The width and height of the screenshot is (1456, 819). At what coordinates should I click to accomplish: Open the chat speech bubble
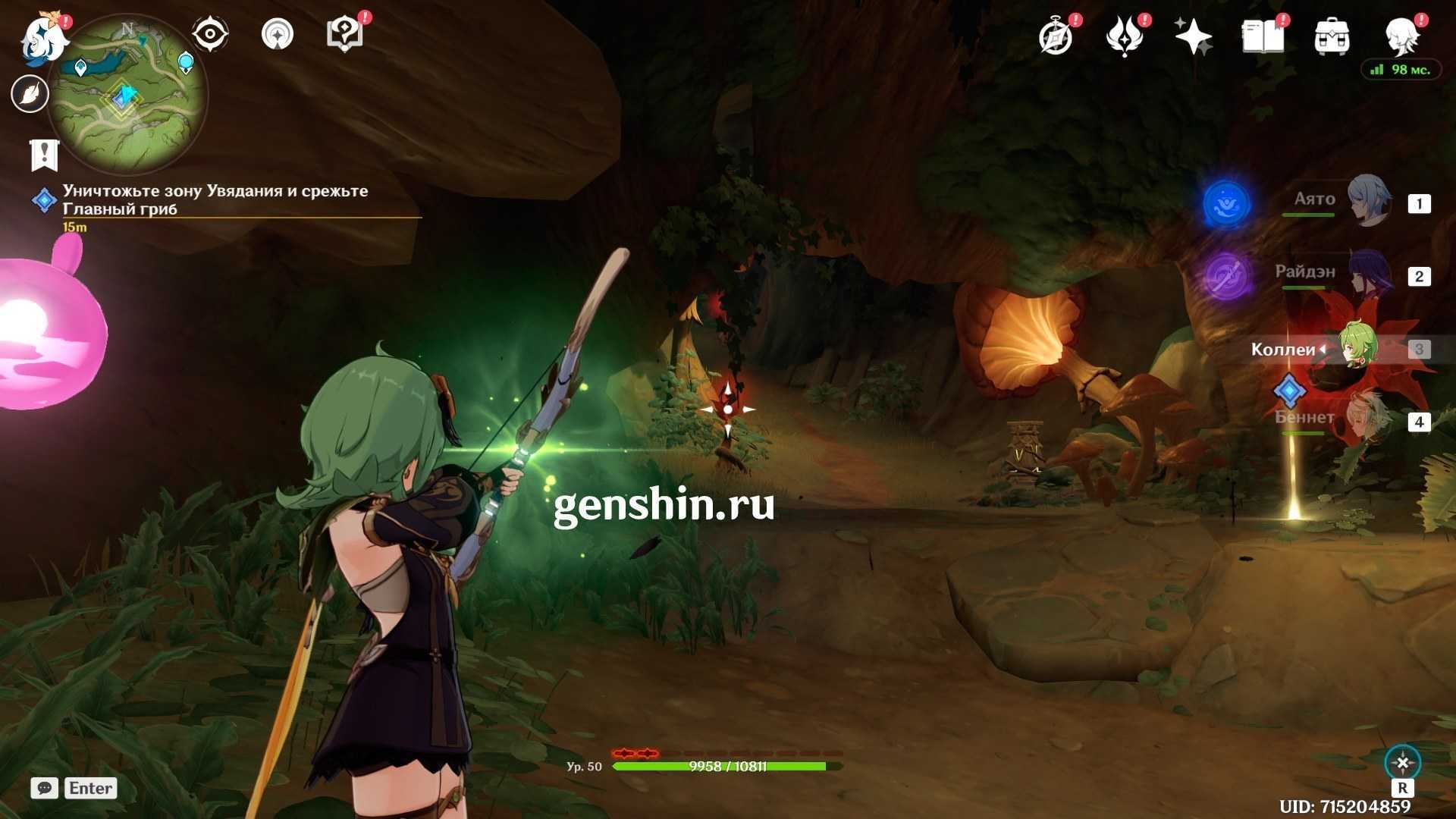(x=45, y=788)
